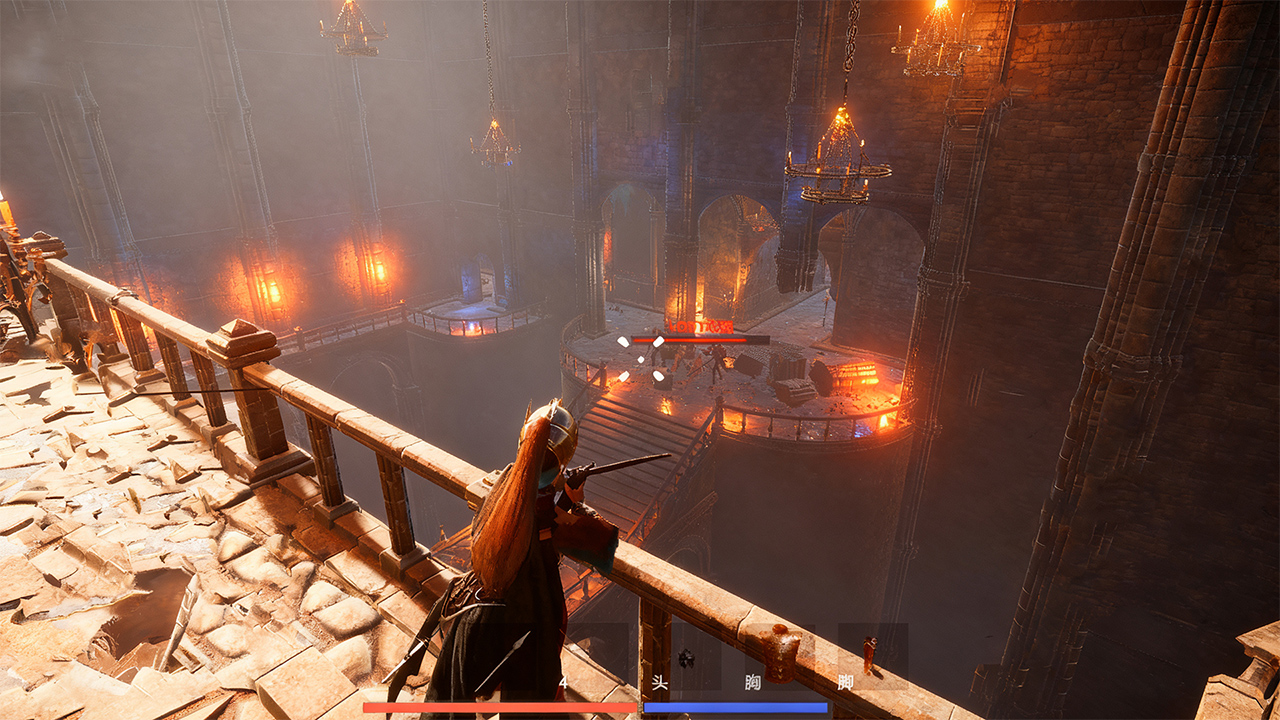Select the head armor slot with helmet

pos(686,657)
